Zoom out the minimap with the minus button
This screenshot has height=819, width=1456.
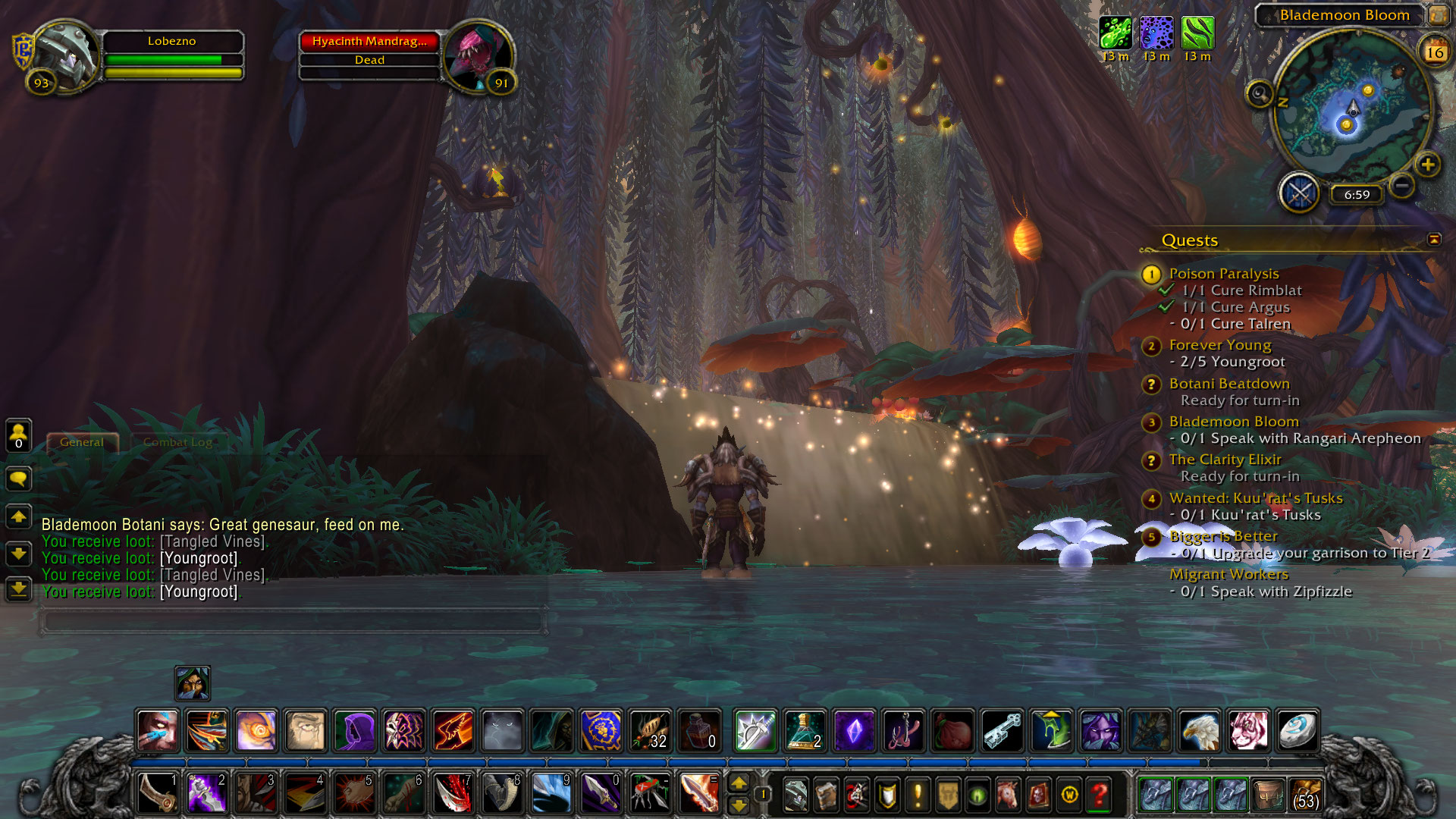pyautogui.click(x=1402, y=185)
